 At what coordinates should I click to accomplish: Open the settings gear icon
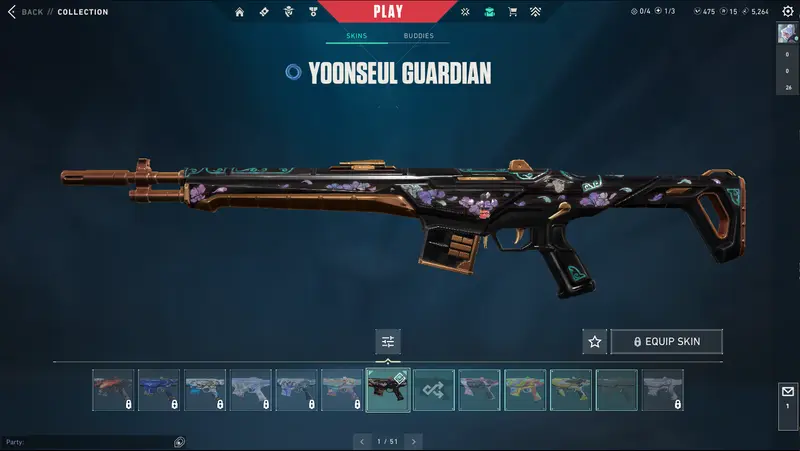(787, 12)
